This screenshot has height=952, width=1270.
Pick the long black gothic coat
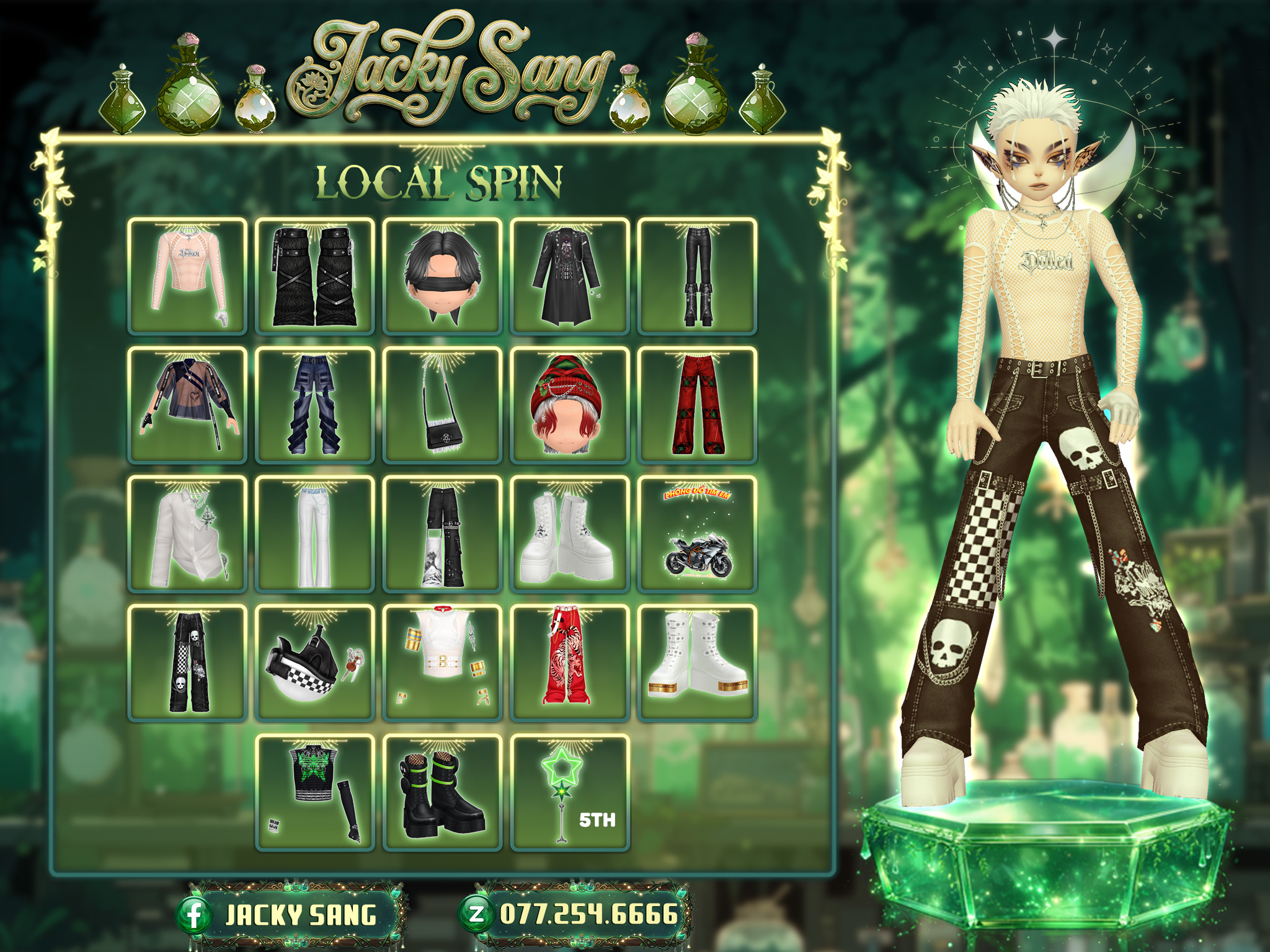coord(569,276)
